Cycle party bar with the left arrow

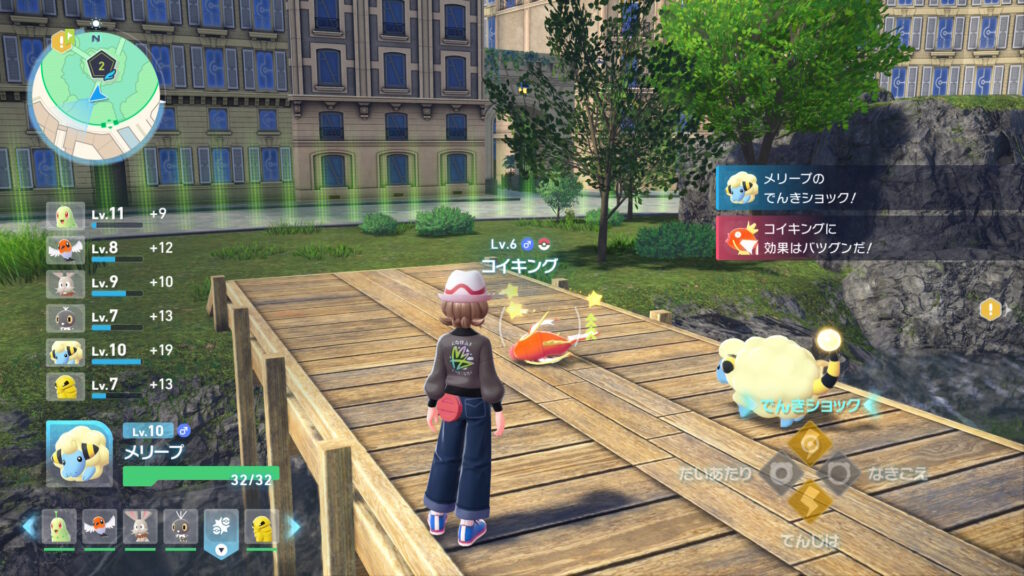(31, 526)
